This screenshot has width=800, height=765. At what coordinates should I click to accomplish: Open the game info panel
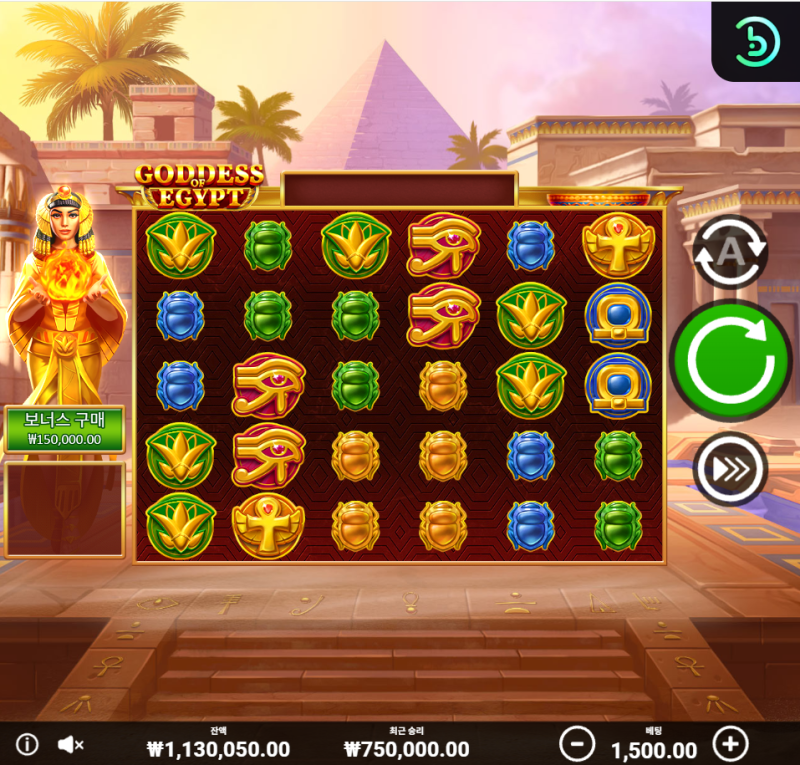27,744
